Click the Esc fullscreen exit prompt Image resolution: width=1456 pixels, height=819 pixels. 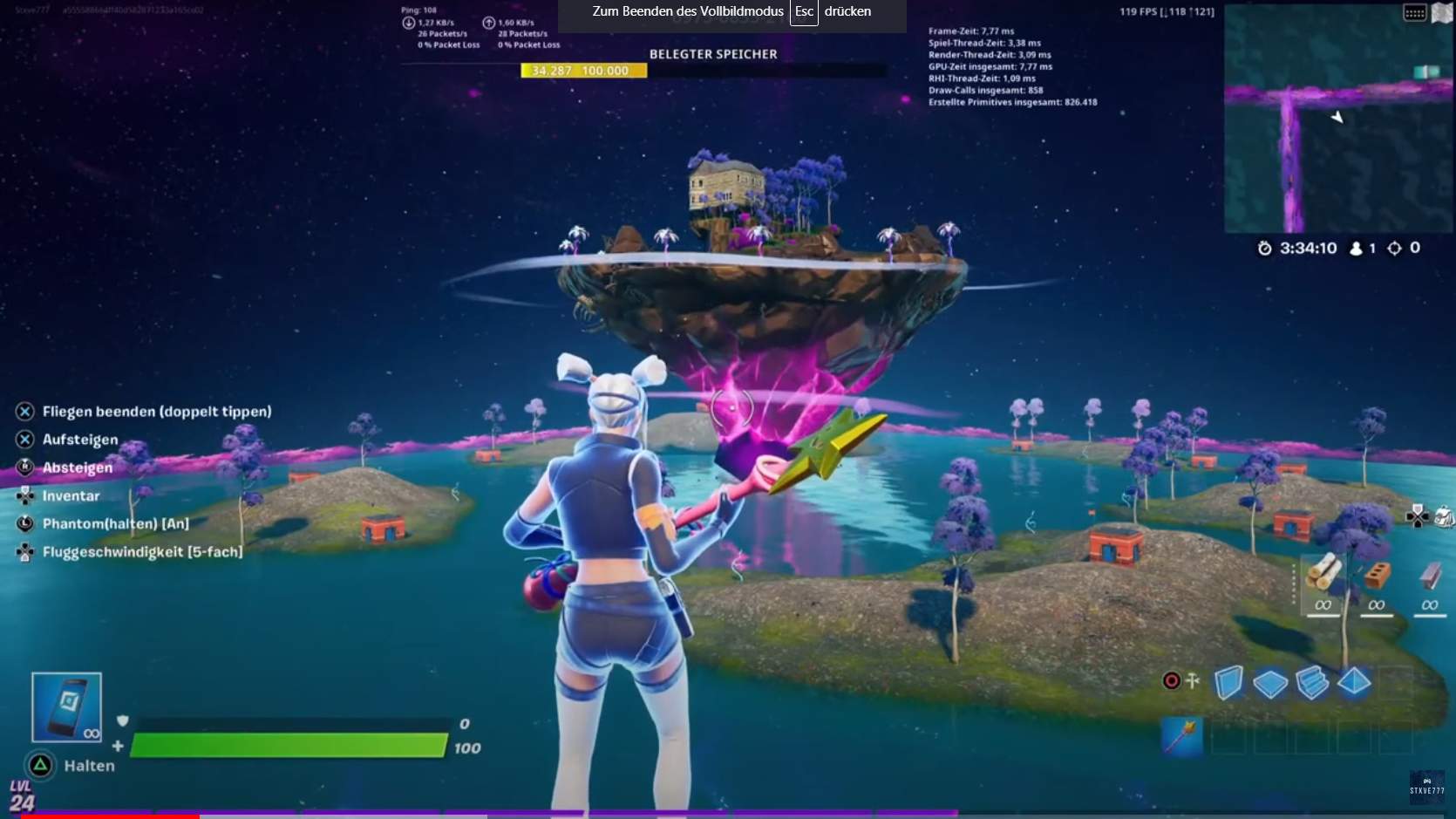pyautogui.click(x=803, y=13)
